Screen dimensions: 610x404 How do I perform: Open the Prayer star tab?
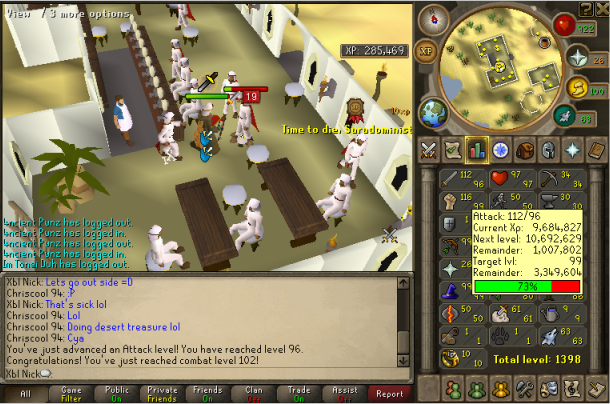click(x=571, y=150)
